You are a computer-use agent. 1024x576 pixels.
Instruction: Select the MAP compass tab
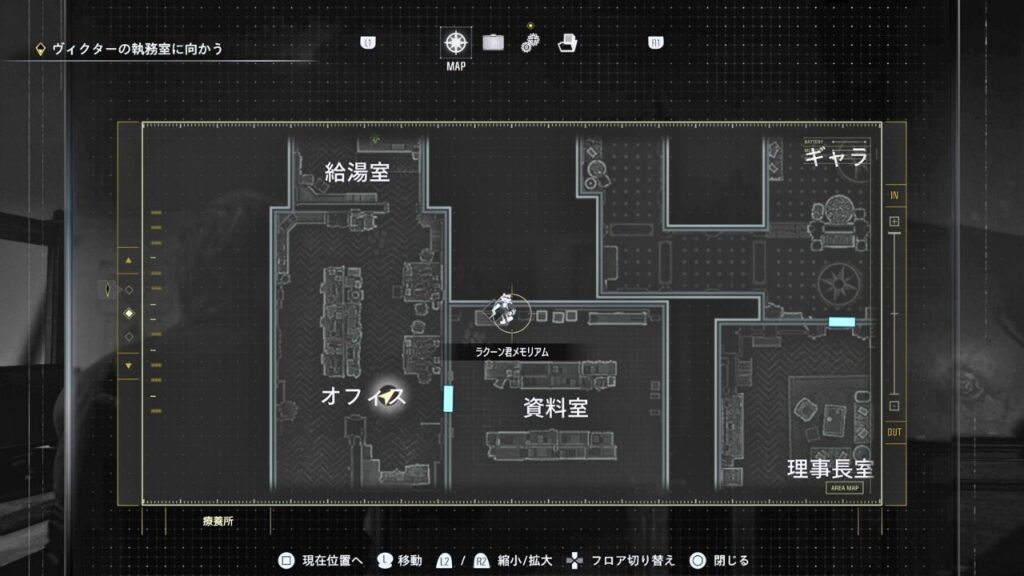tap(456, 43)
